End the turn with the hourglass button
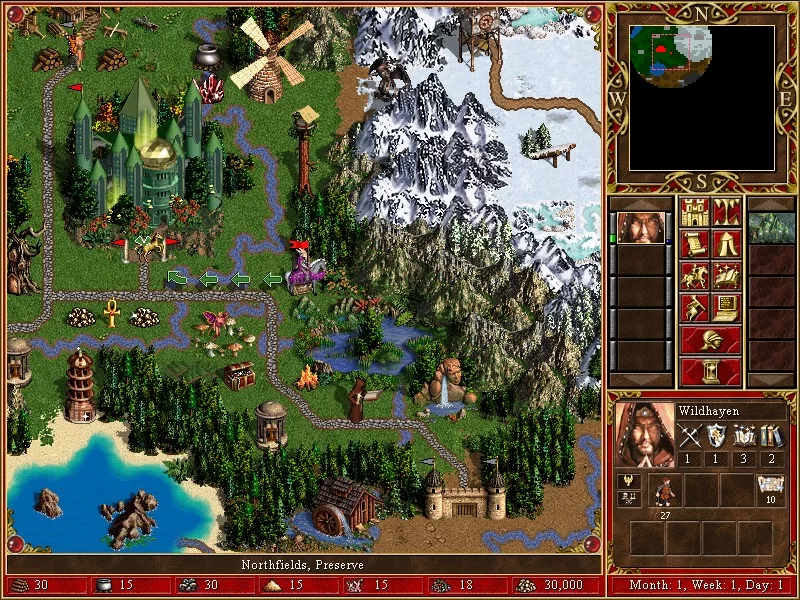Viewport: 800px width, 600px height. pos(711,371)
